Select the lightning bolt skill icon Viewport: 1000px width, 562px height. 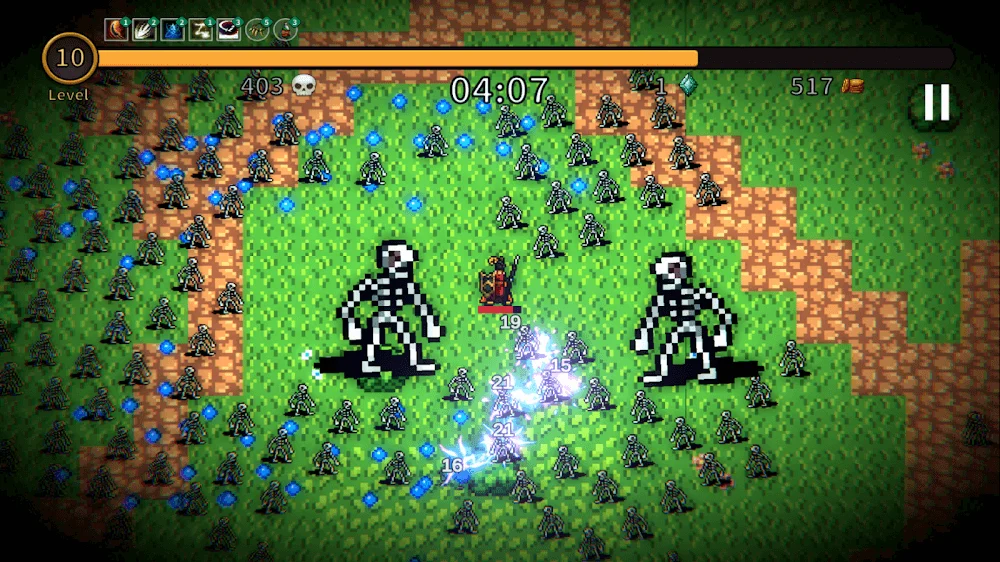click(200, 29)
